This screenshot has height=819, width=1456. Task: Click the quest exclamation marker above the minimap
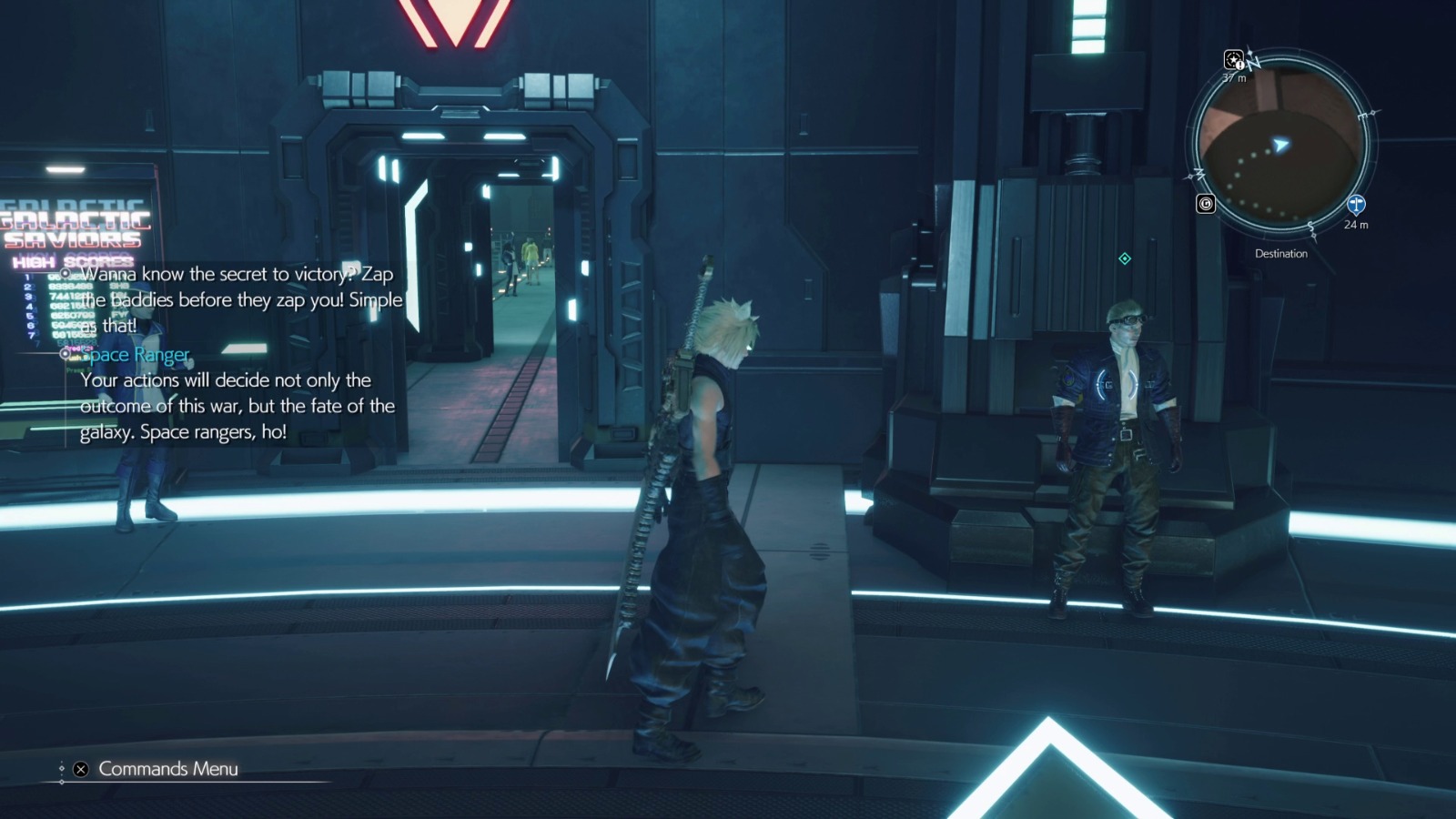pyautogui.click(x=1234, y=61)
